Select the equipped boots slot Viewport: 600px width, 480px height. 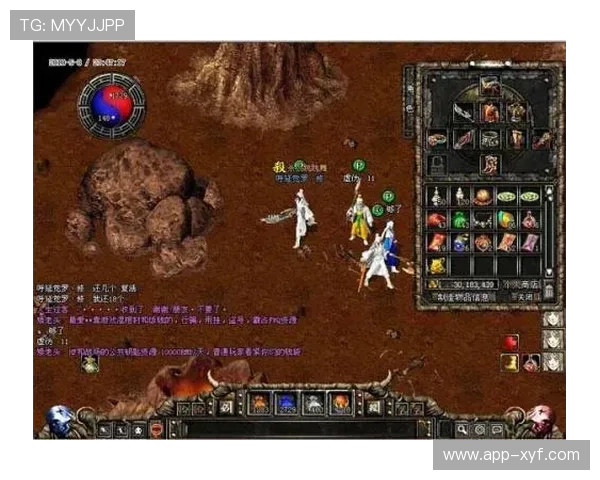point(490,163)
